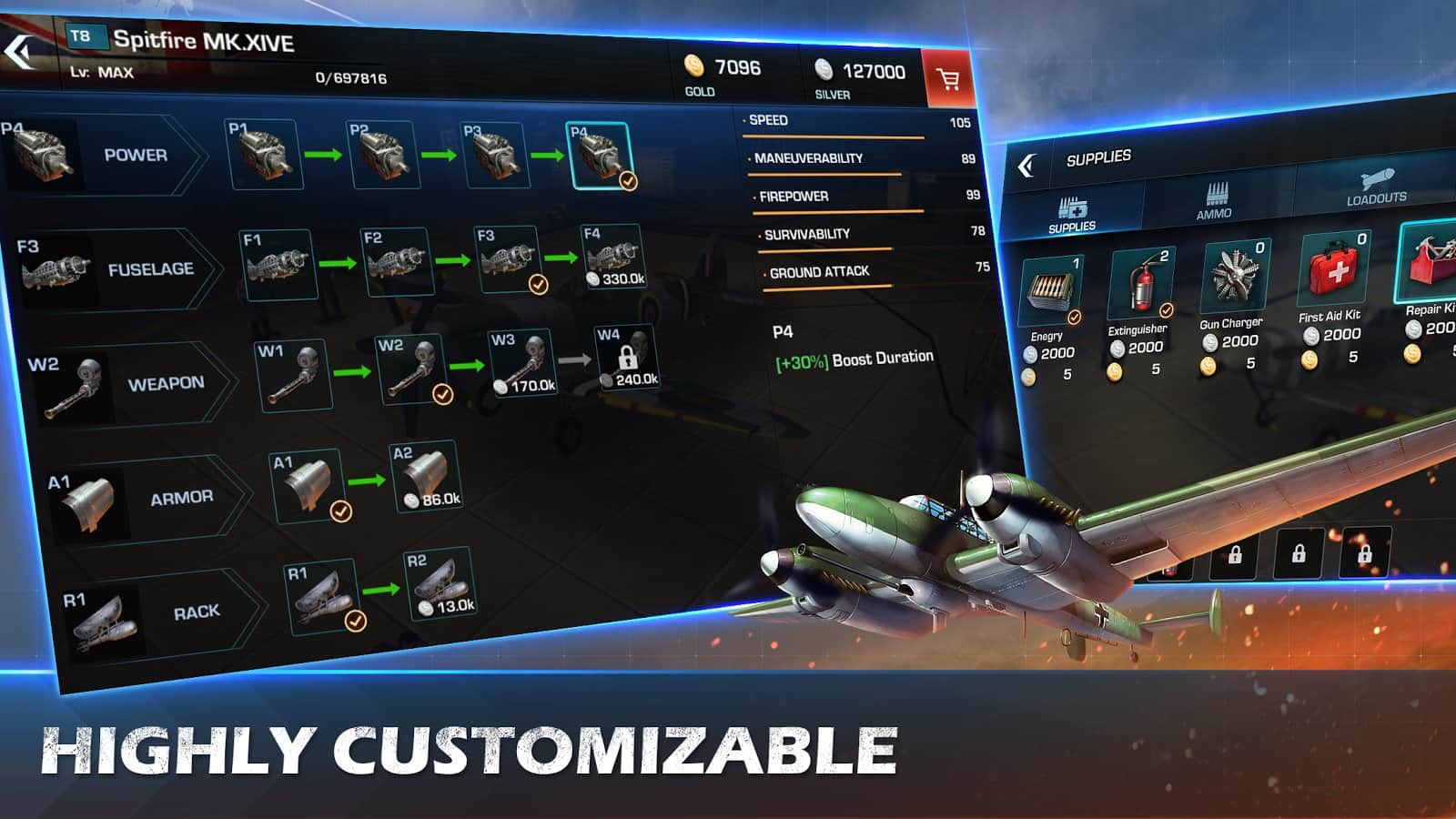Go back from the Spitfire upgrade screen
The width and height of the screenshot is (1456, 819).
[x=20, y=52]
